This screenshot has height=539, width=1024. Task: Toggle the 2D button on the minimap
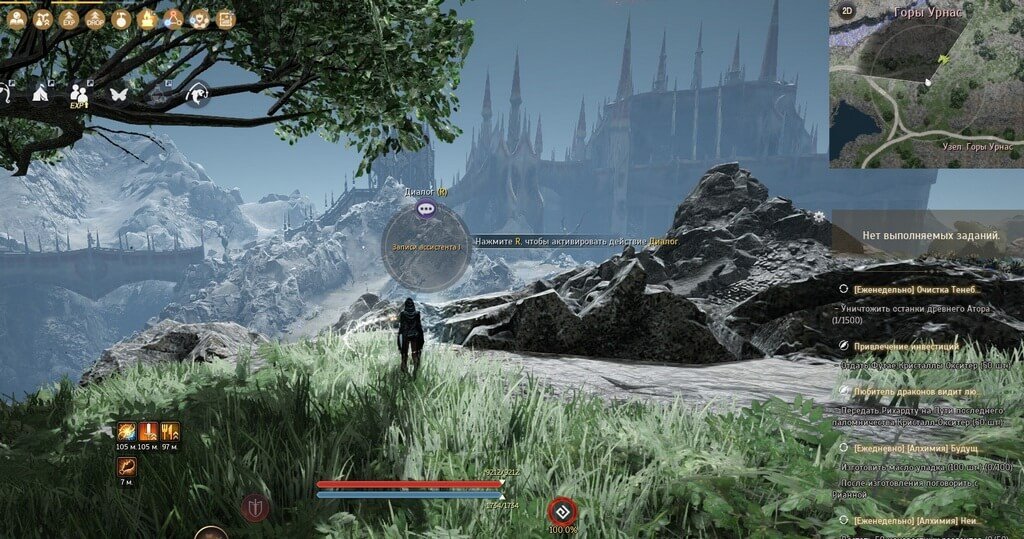point(846,12)
